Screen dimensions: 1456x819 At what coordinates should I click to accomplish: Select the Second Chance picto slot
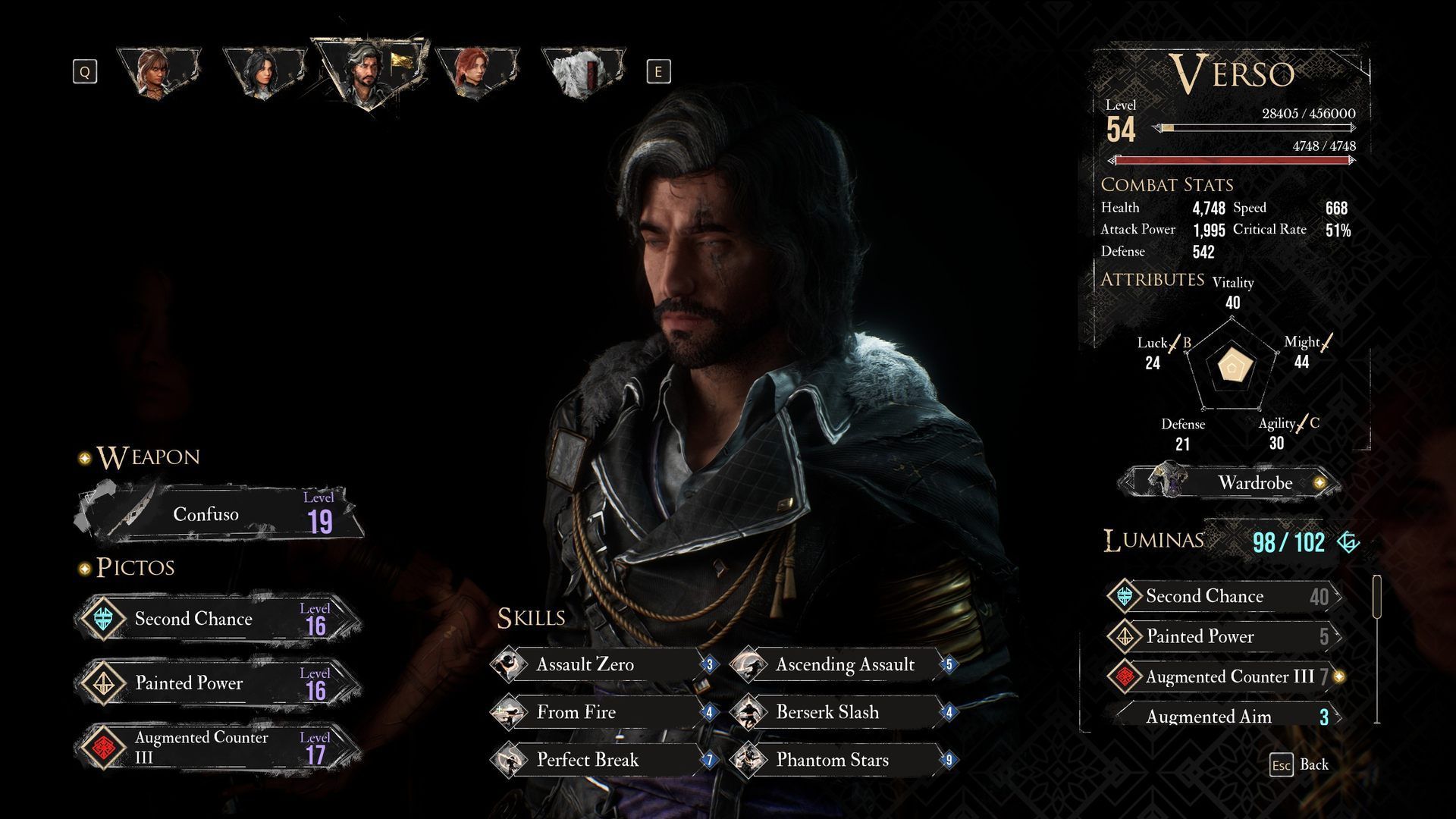(x=218, y=619)
